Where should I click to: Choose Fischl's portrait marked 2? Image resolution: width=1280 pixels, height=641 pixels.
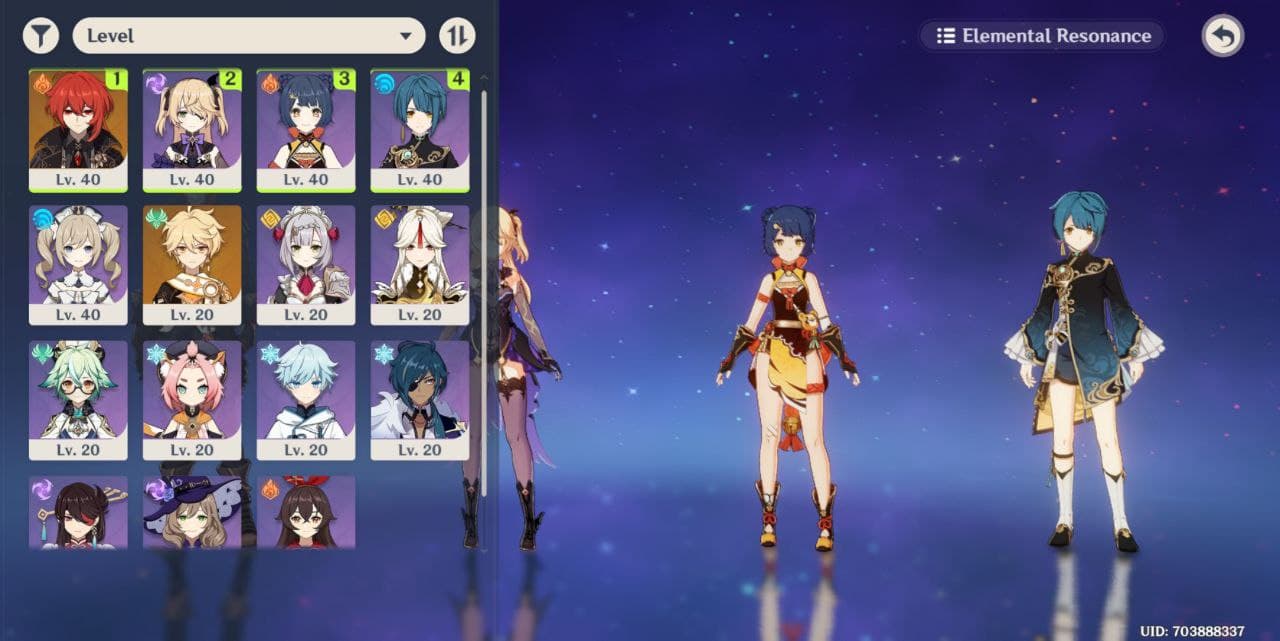pos(192,130)
